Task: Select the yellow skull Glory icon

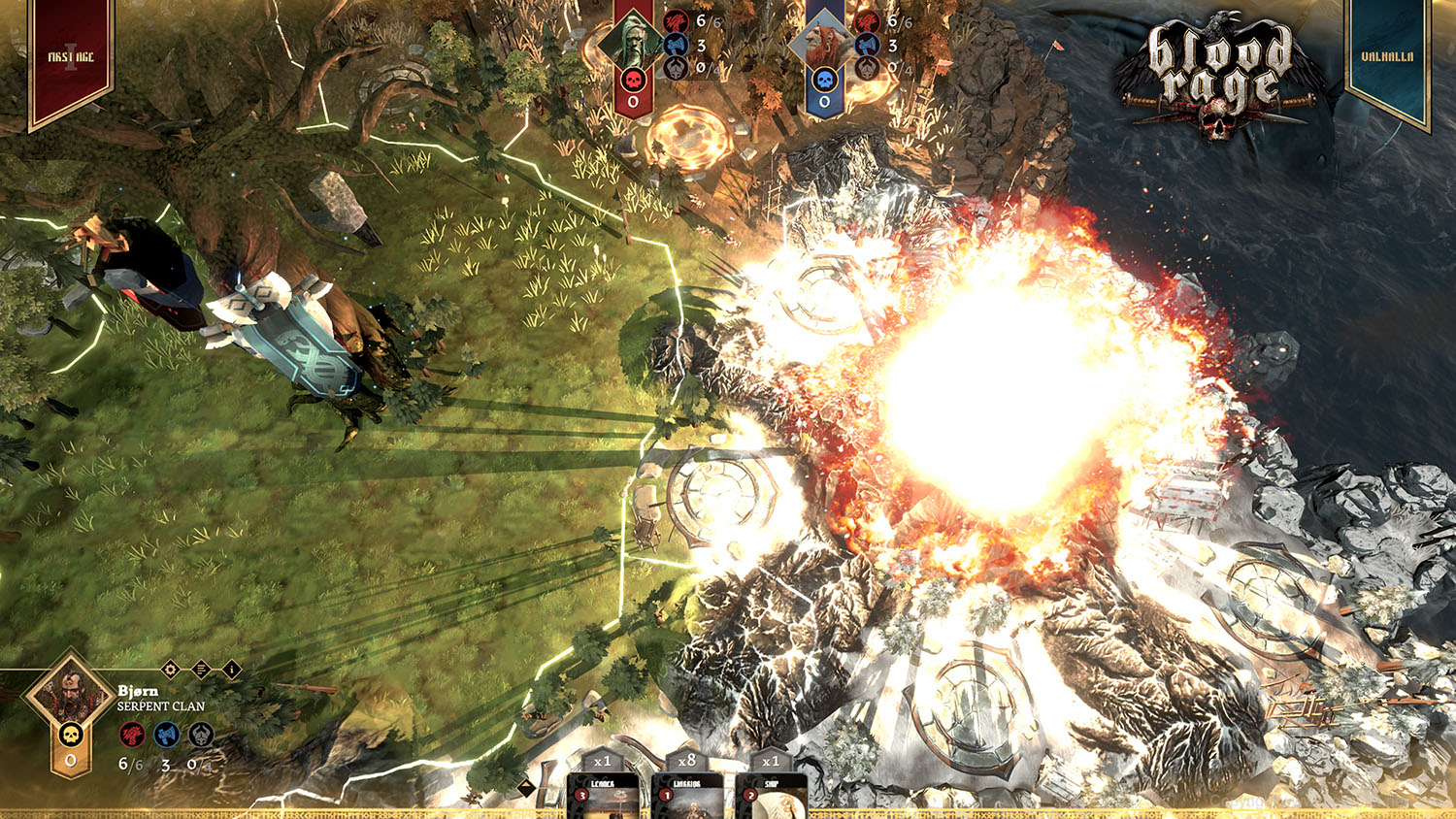Action: (x=70, y=735)
